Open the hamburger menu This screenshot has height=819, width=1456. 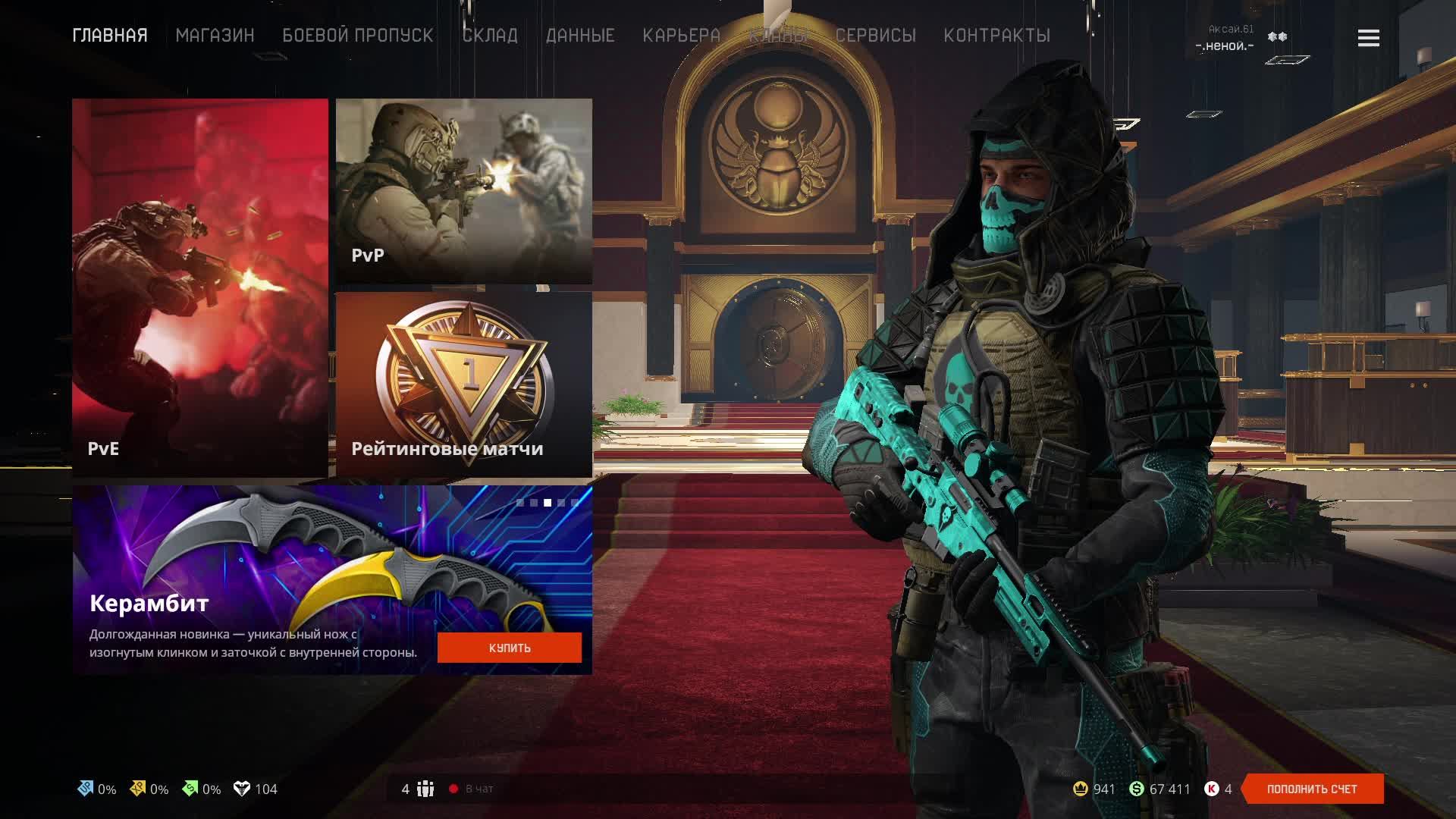(x=1368, y=38)
